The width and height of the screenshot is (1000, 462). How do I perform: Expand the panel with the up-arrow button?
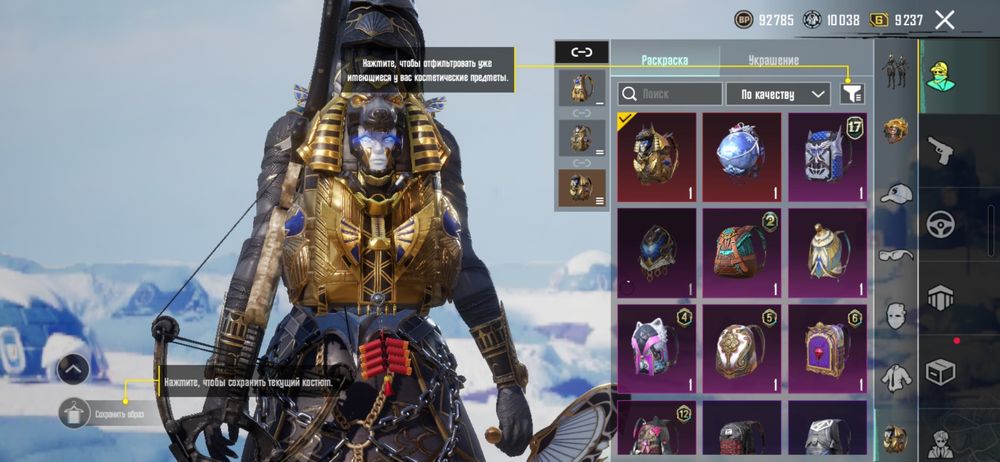click(x=73, y=369)
